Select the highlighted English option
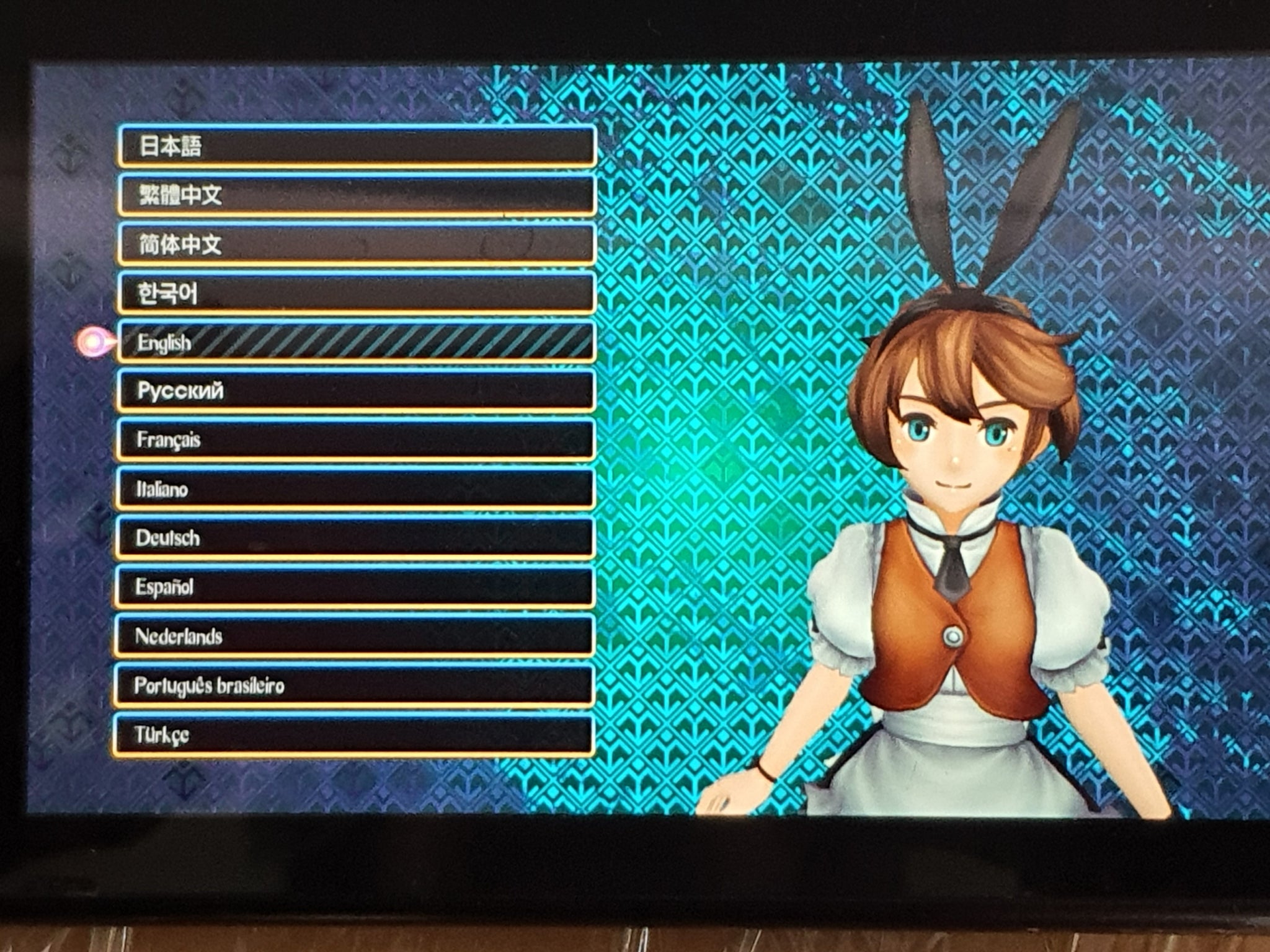This screenshot has width=1270, height=952. [357, 342]
